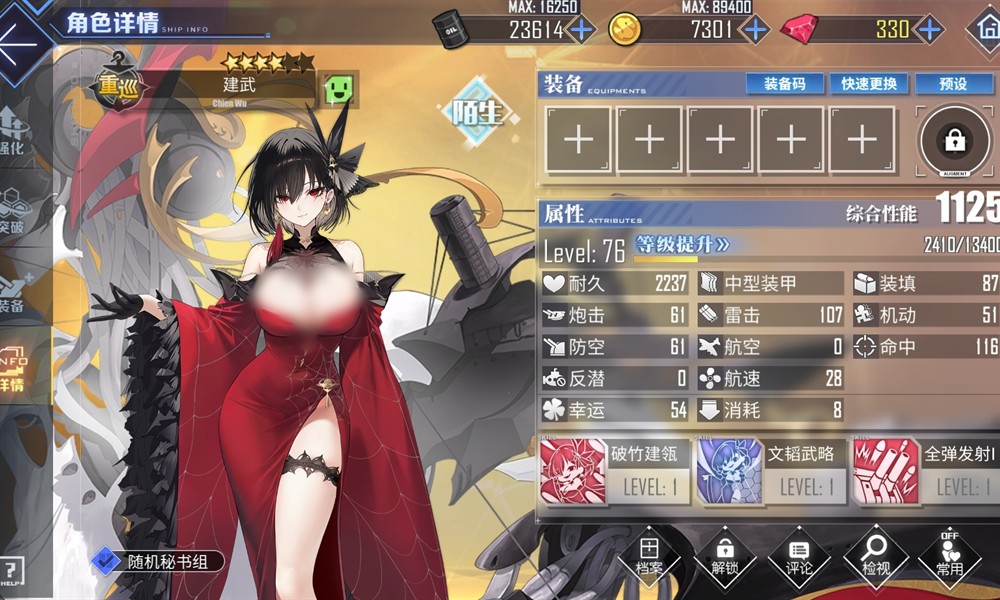Buy gems with the plus button
The image size is (1000, 600).
[x=929, y=29]
